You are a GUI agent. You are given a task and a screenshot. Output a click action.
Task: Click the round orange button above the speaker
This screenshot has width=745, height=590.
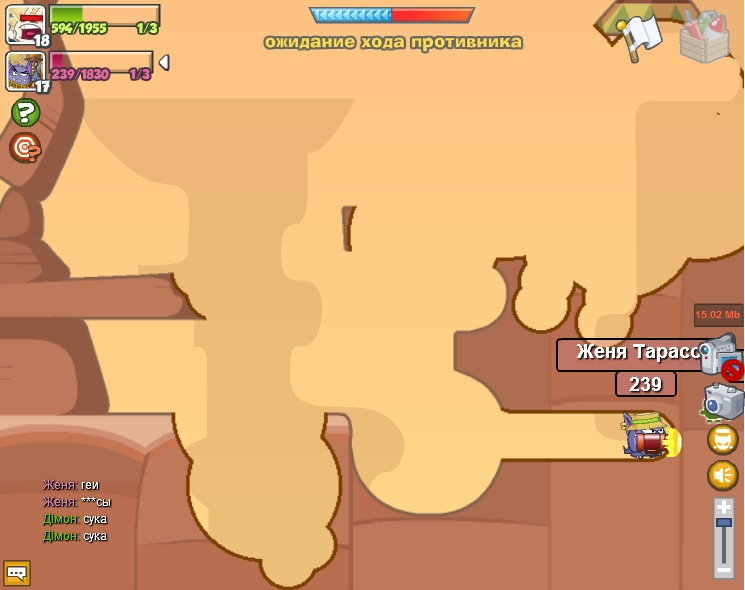point(723,439)
